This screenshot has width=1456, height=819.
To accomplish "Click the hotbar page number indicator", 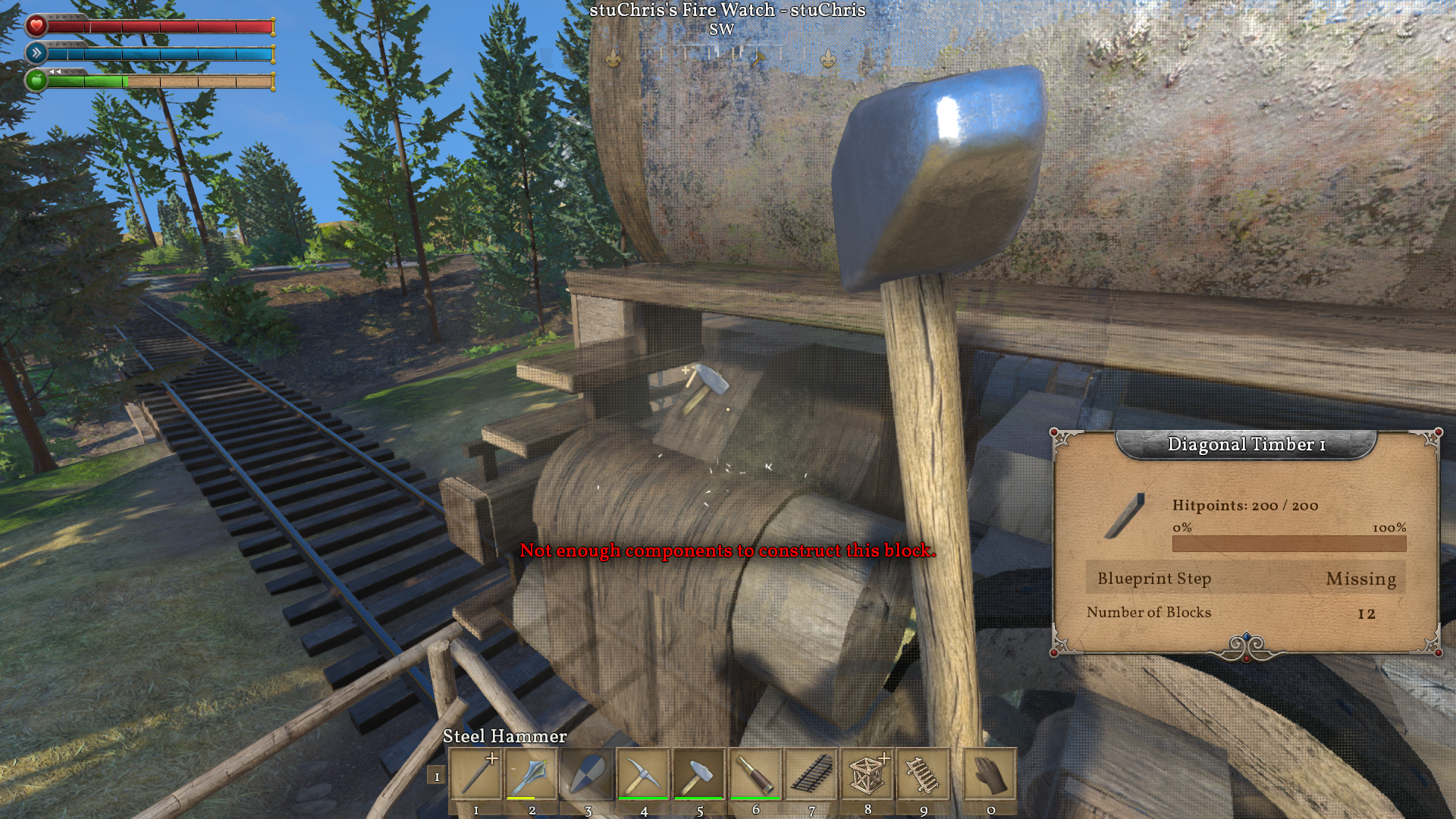I will 436,776.
